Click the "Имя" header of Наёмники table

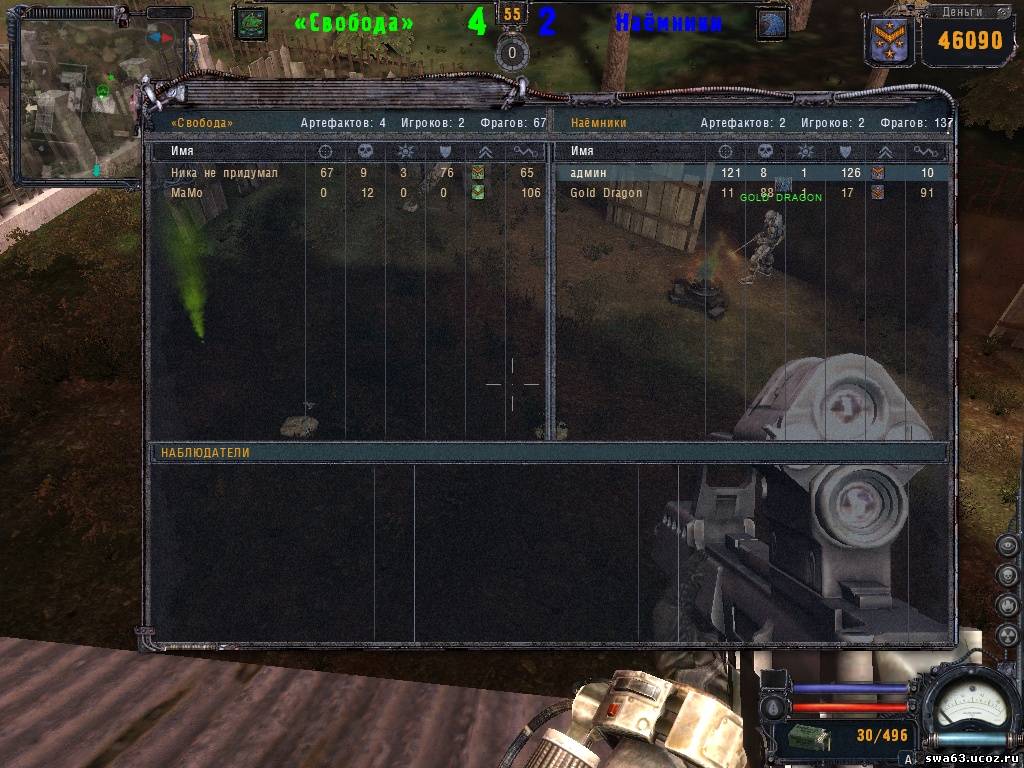(581, 151)
